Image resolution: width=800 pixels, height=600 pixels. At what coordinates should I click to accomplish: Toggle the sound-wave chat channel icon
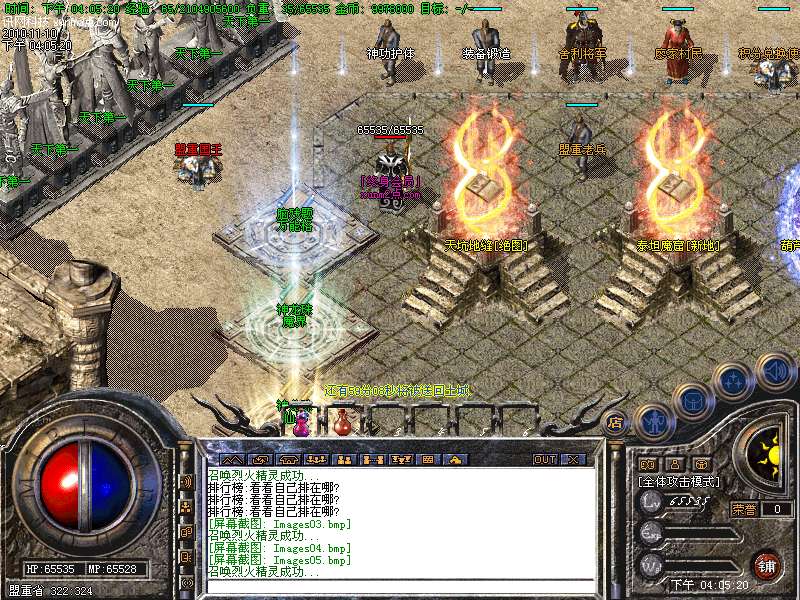coord(186,482)
